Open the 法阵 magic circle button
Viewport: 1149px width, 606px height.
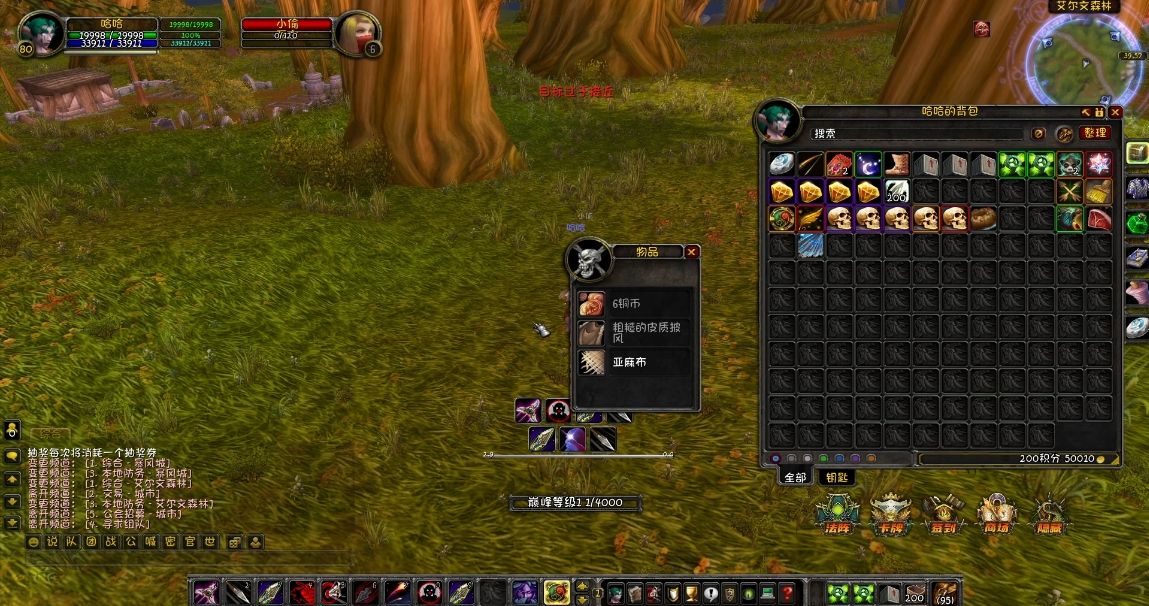(834, 514)
